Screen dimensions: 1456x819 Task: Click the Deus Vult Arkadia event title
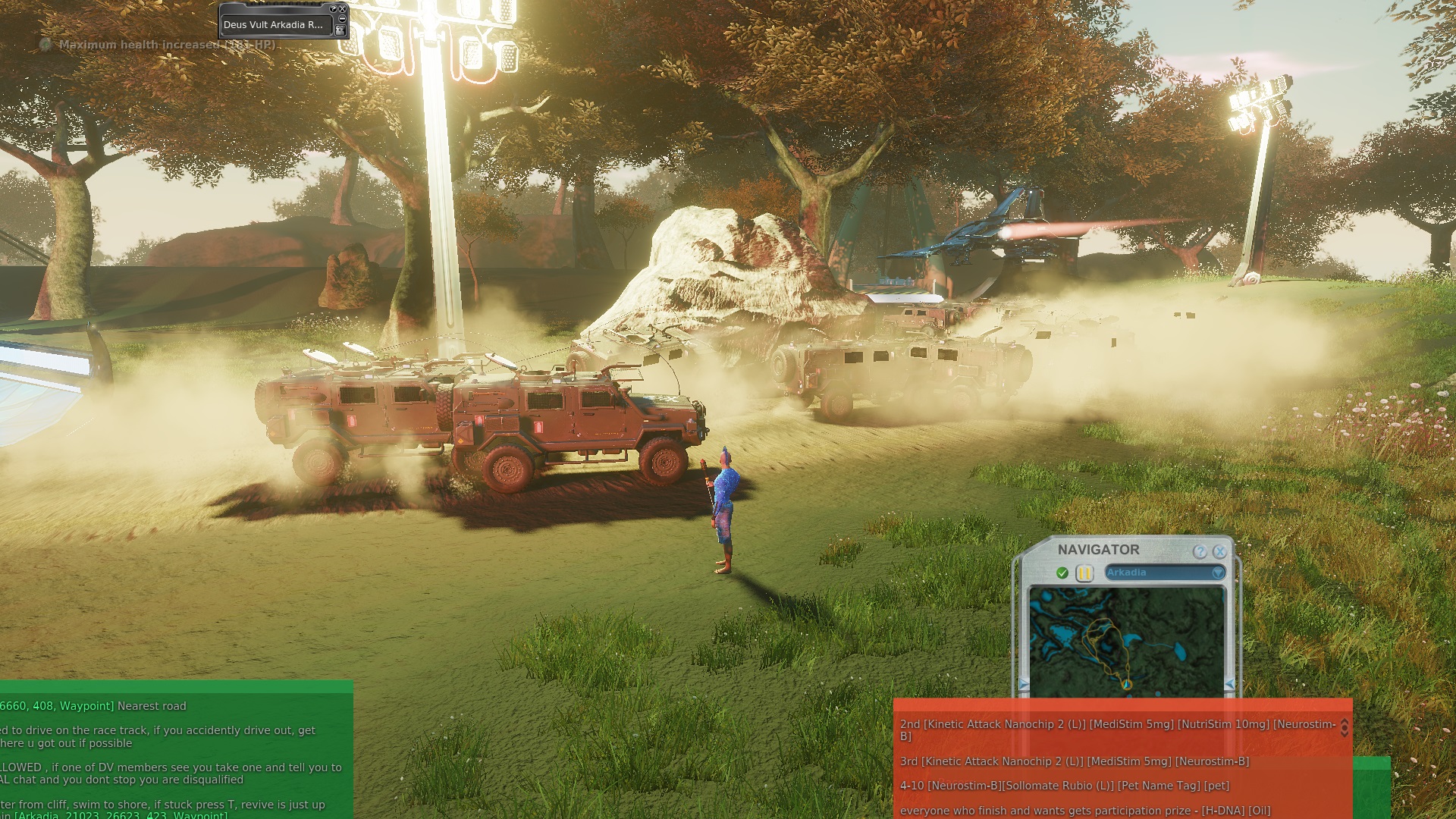coord(273,24)
